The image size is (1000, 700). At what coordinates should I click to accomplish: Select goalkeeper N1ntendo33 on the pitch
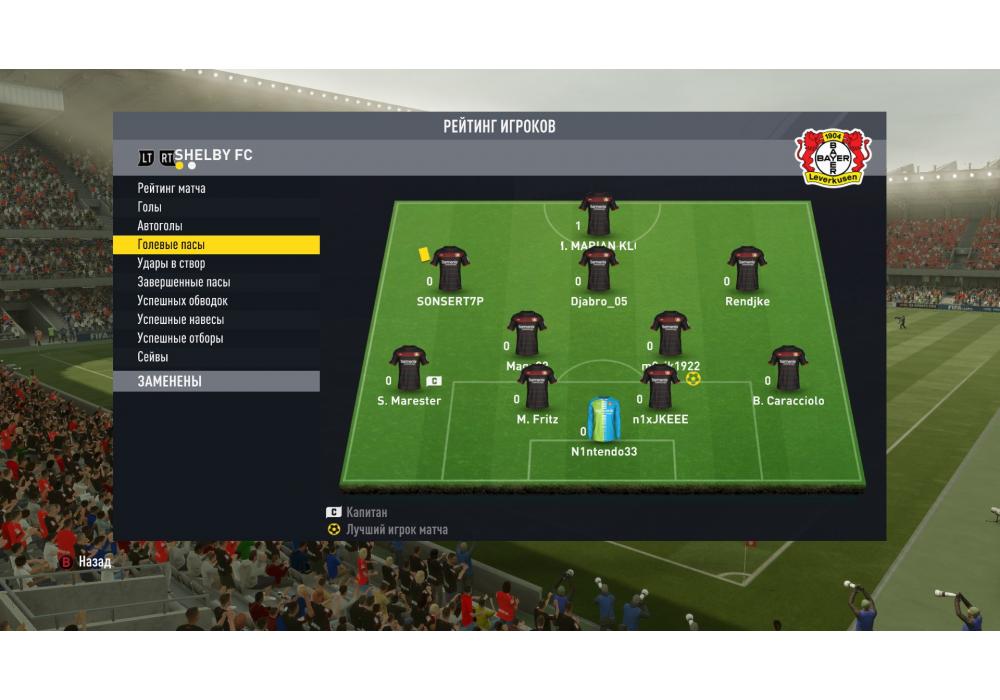pyautogui.click(x=604, y=420)
